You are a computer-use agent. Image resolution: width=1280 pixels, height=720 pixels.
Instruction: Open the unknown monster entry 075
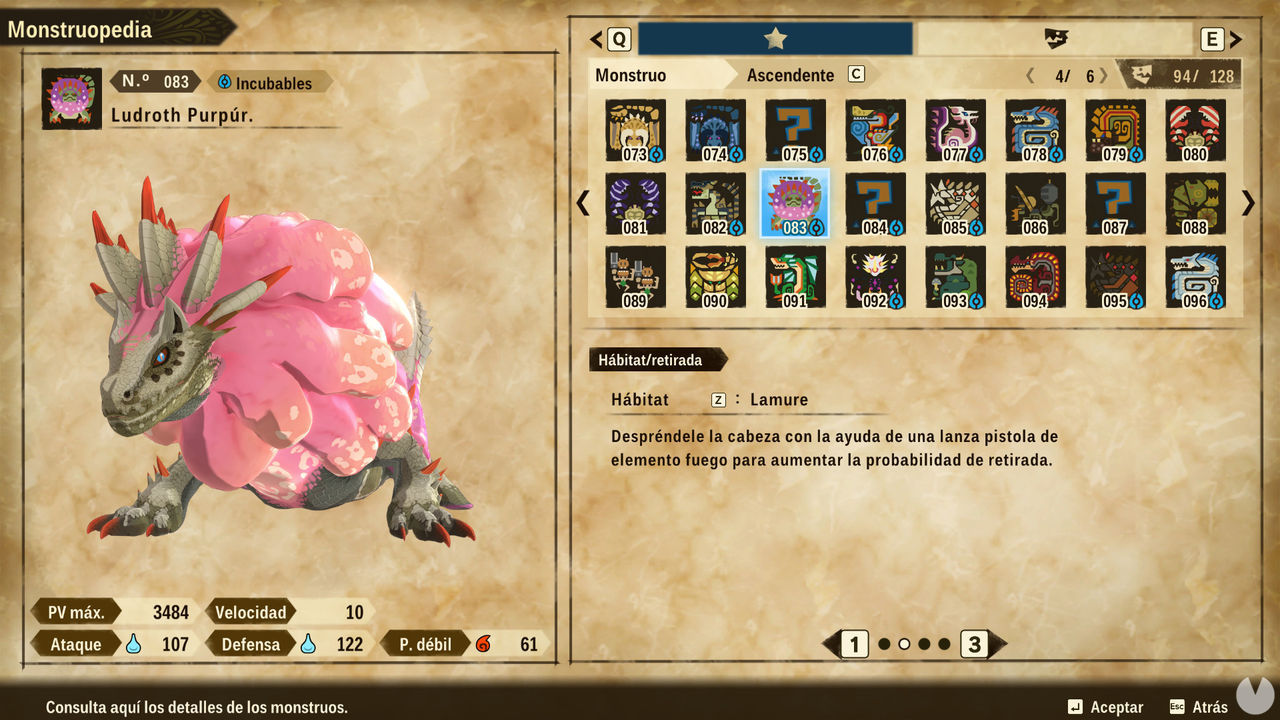click(x=794, y=130)
